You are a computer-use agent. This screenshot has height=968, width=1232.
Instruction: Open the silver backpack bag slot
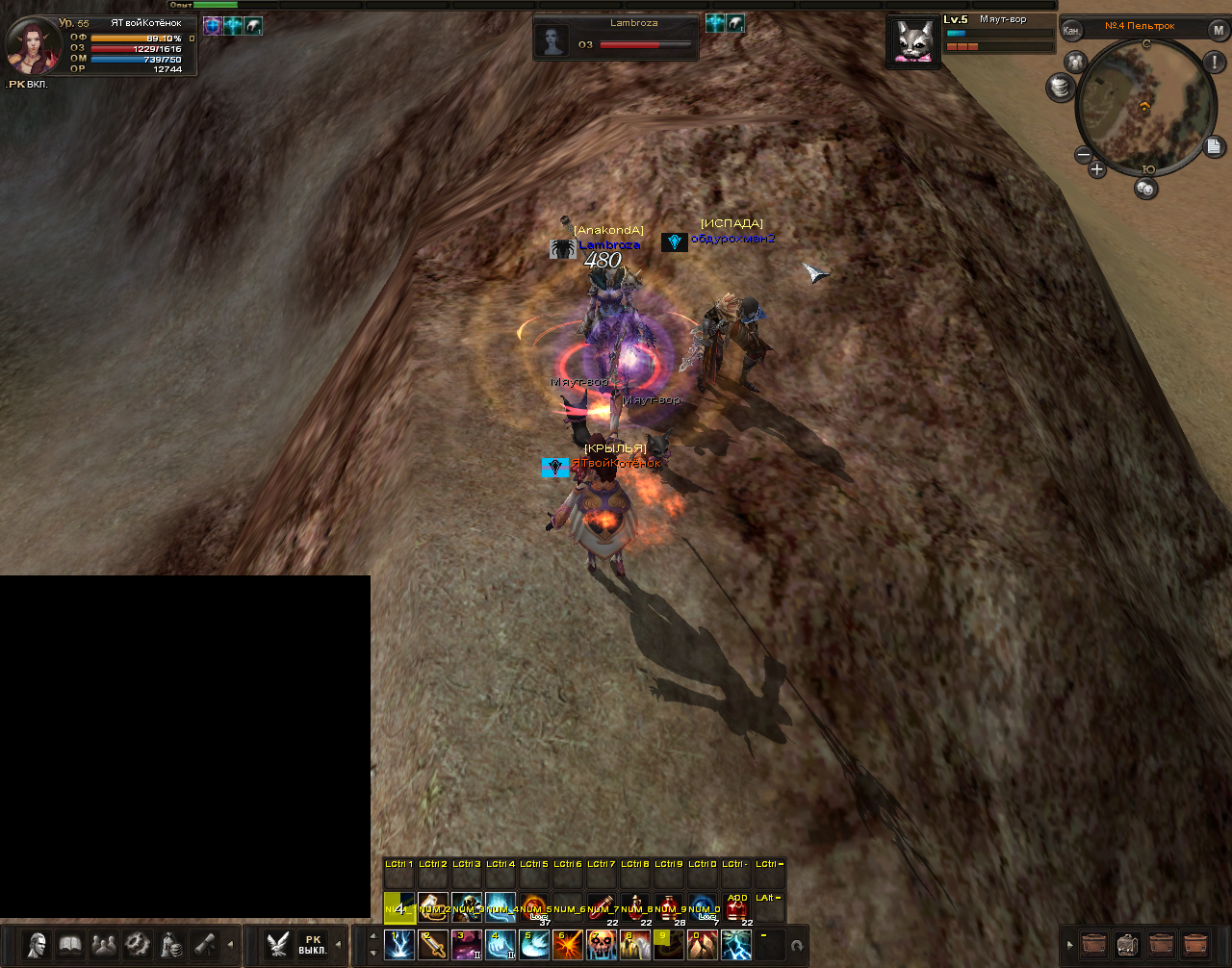(1127, 944)
